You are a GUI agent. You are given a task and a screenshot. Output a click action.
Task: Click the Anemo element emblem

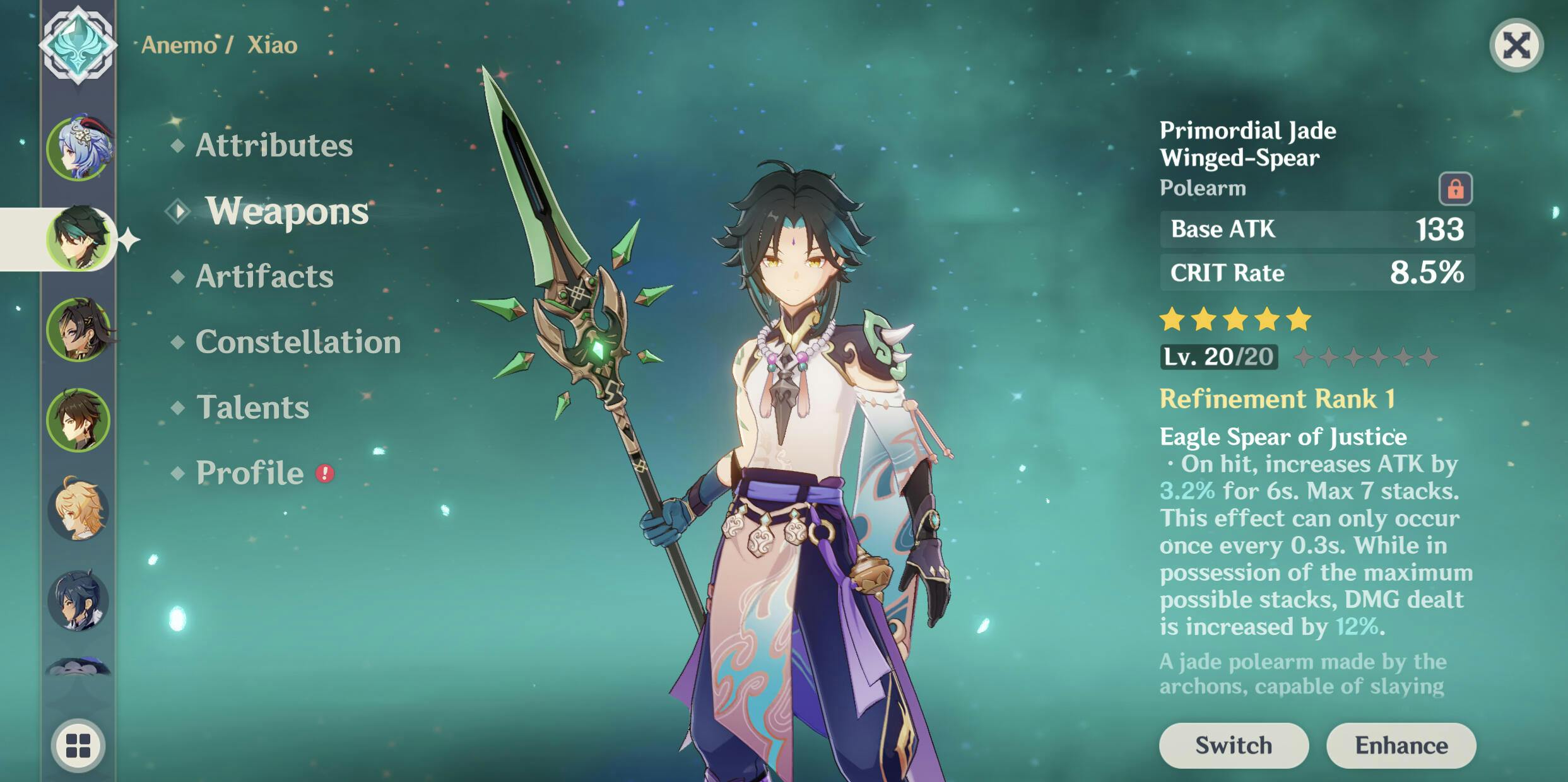[78, 45]
